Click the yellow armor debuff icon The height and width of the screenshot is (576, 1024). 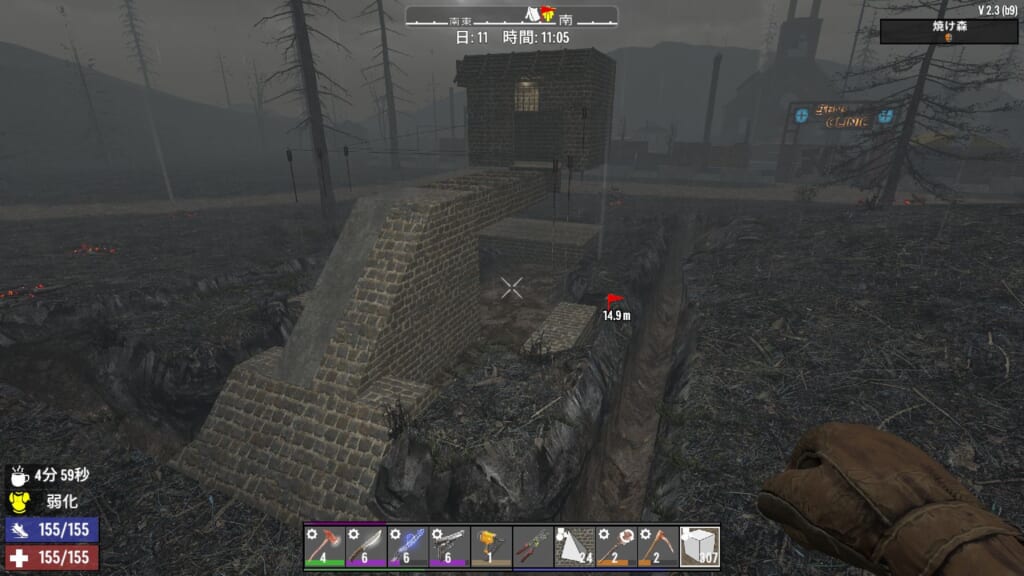coord(18,502)
